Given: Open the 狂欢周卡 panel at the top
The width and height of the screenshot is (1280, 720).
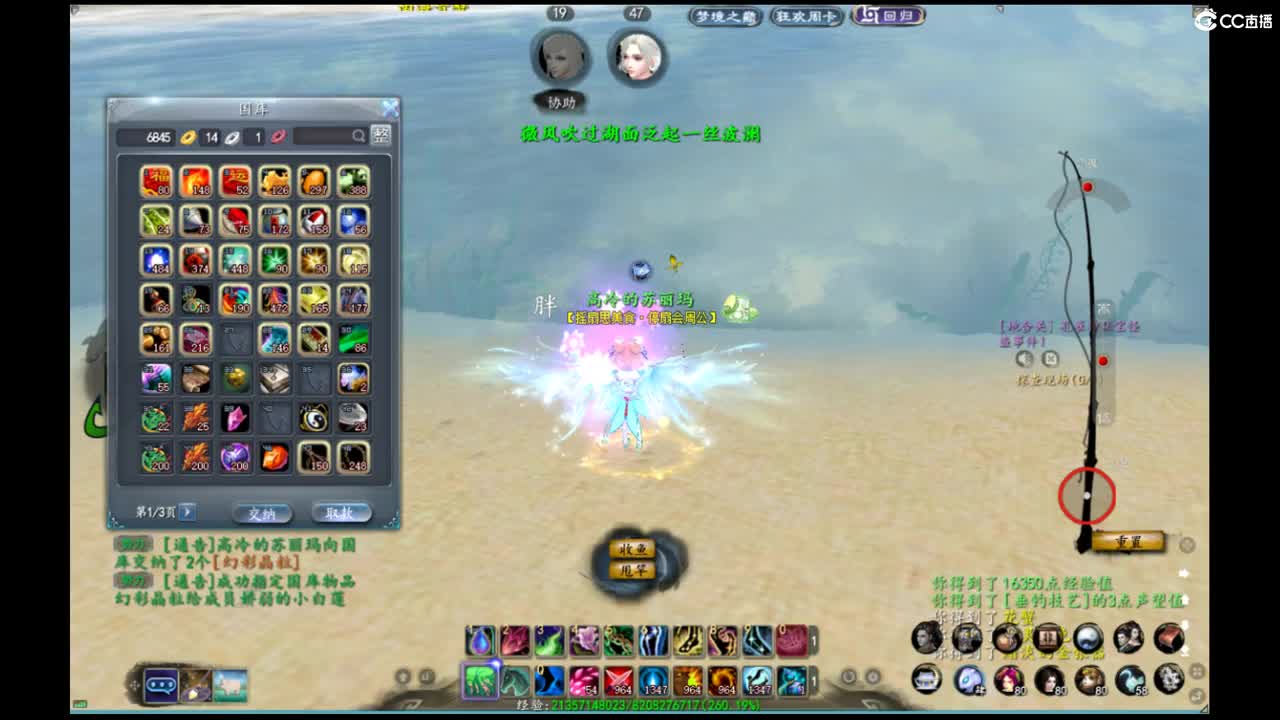Looking at the screenshot, I should coord(806,17).
